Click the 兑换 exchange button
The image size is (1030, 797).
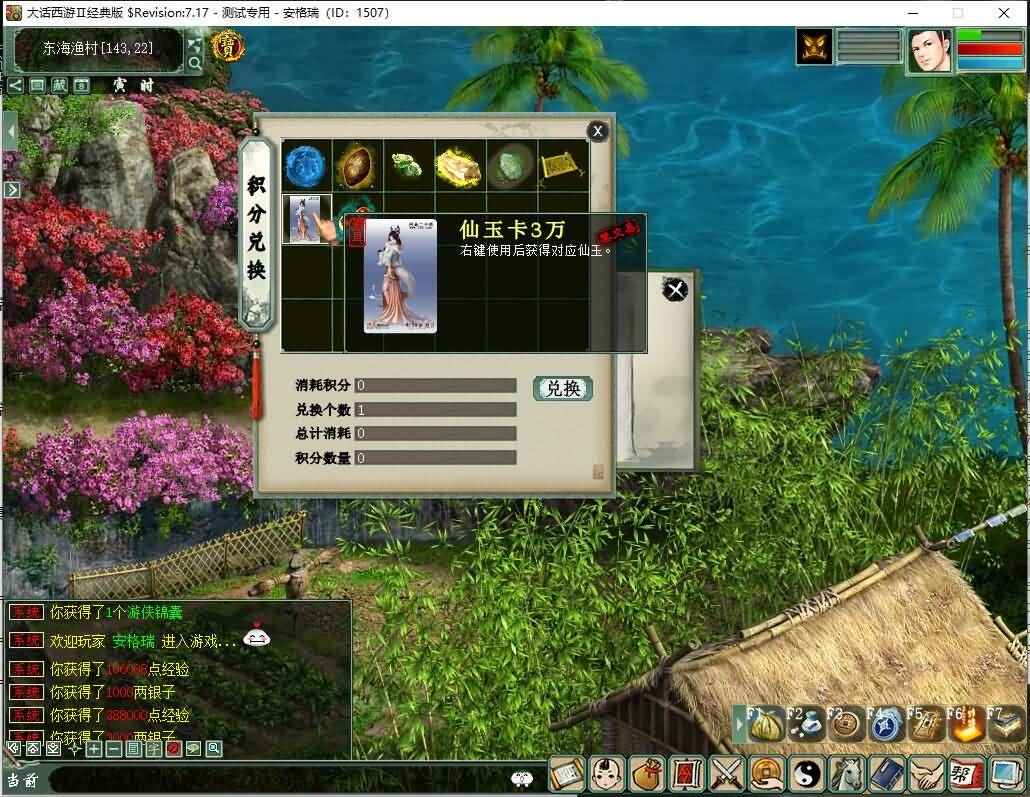pyautogui.click(x=563, y=388)
